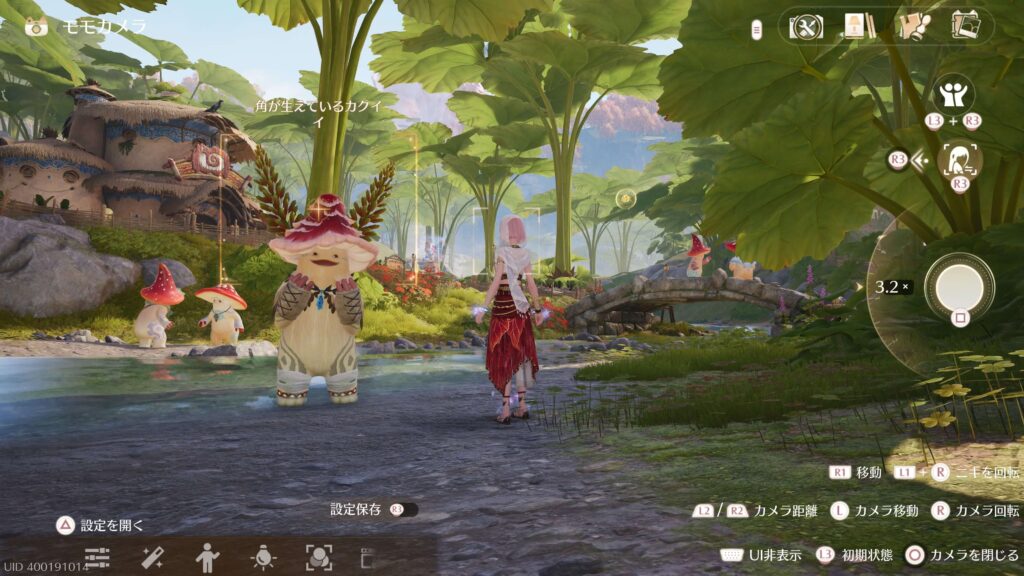
Task: Open the box and stamp icon
Action: coord(913,26)
